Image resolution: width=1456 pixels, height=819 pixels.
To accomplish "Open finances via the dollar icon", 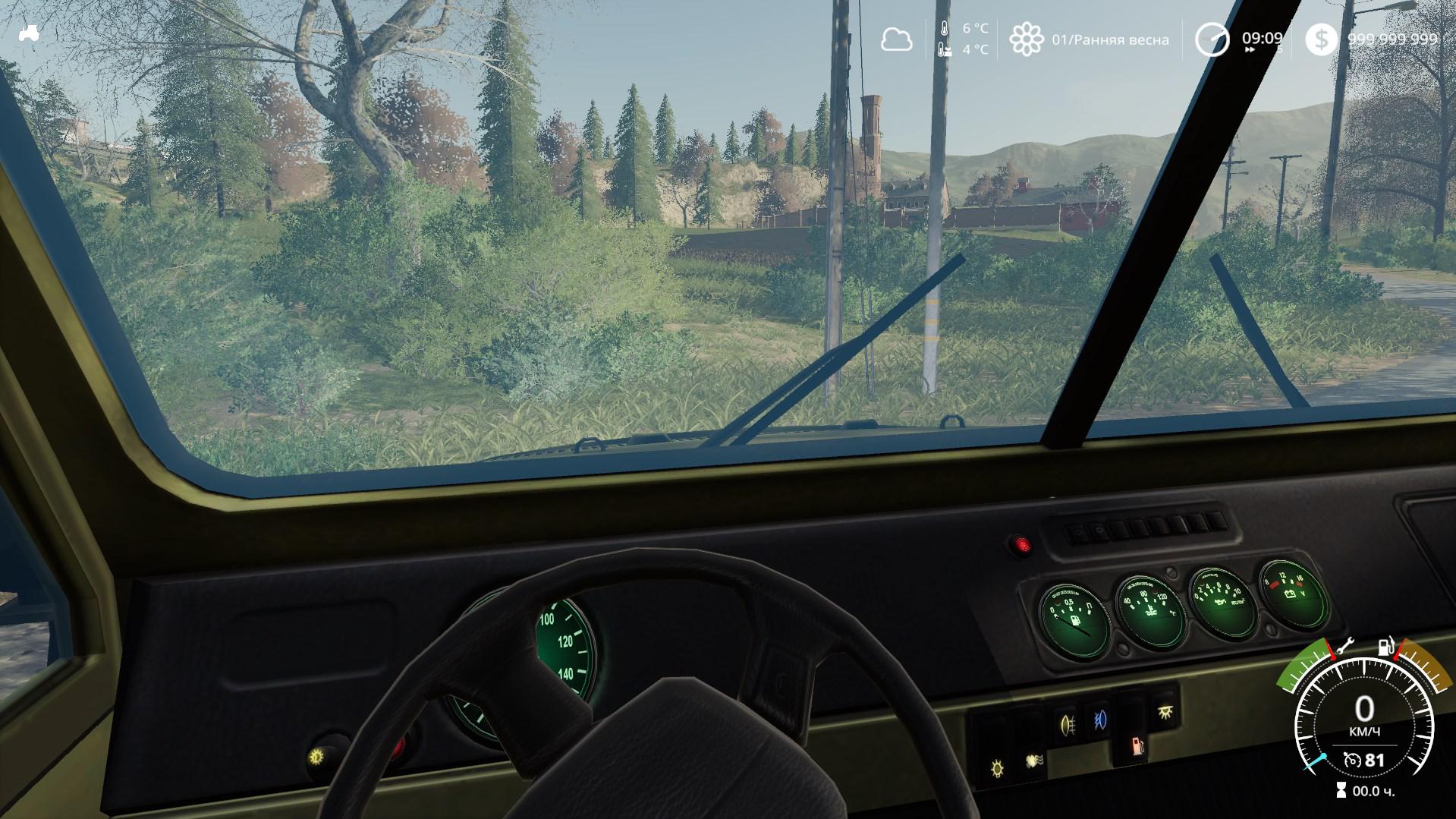I will coord(1322,39).
